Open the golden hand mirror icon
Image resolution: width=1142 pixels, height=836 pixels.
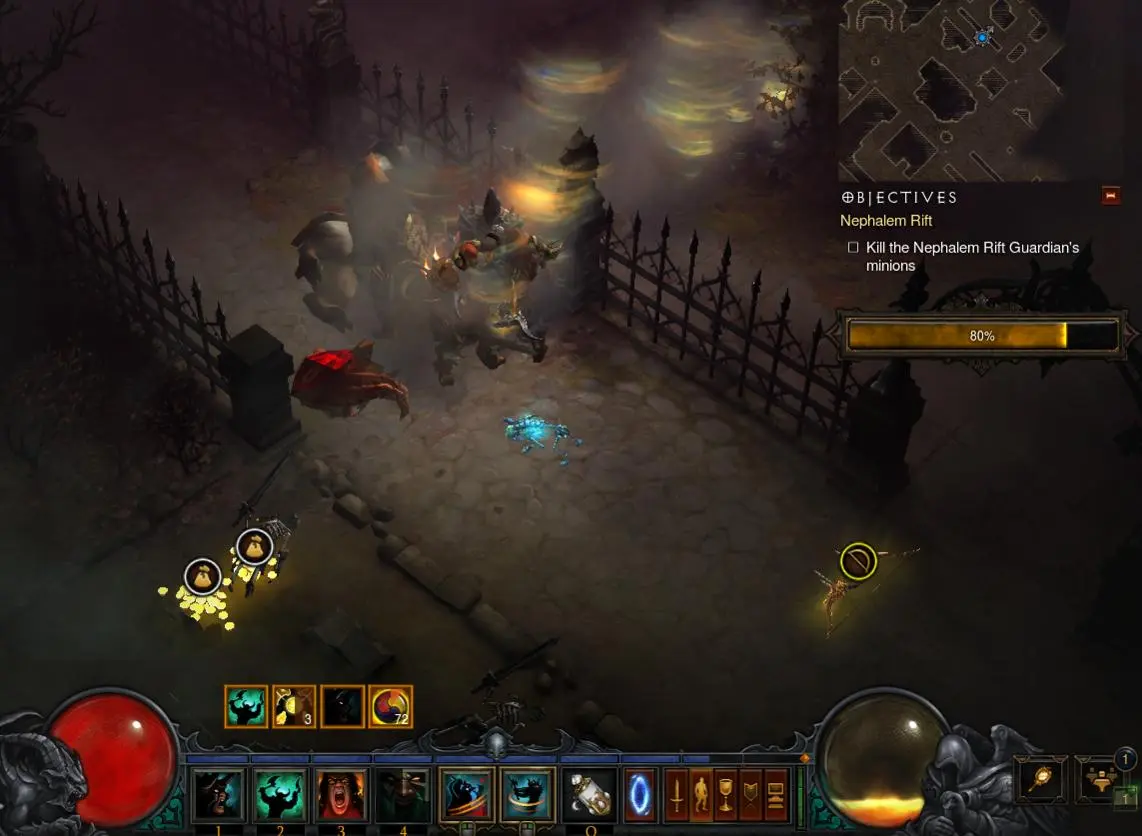(x=1041, y=779)
